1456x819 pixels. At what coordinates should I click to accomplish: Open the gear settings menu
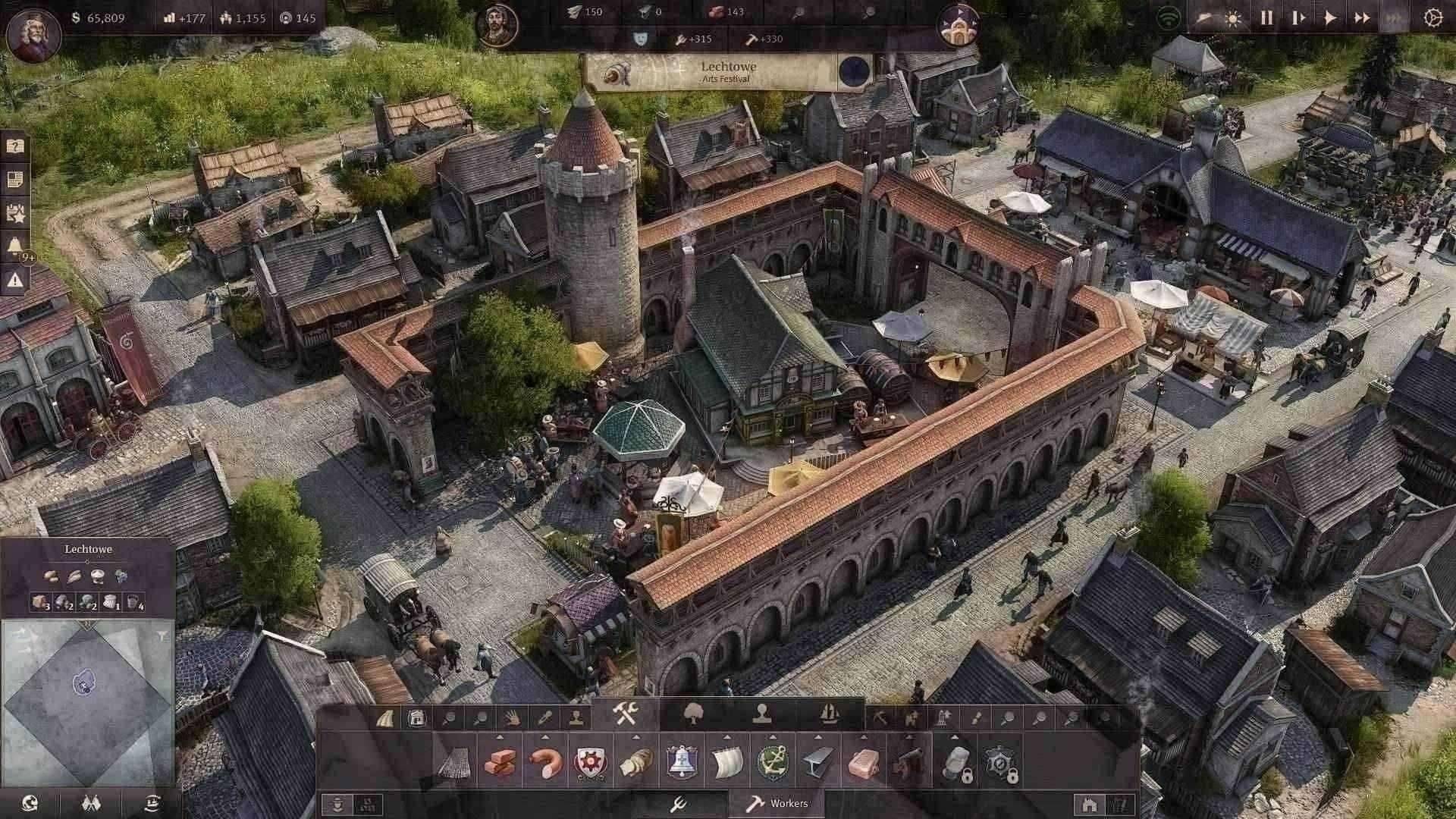pos(1432,18)
